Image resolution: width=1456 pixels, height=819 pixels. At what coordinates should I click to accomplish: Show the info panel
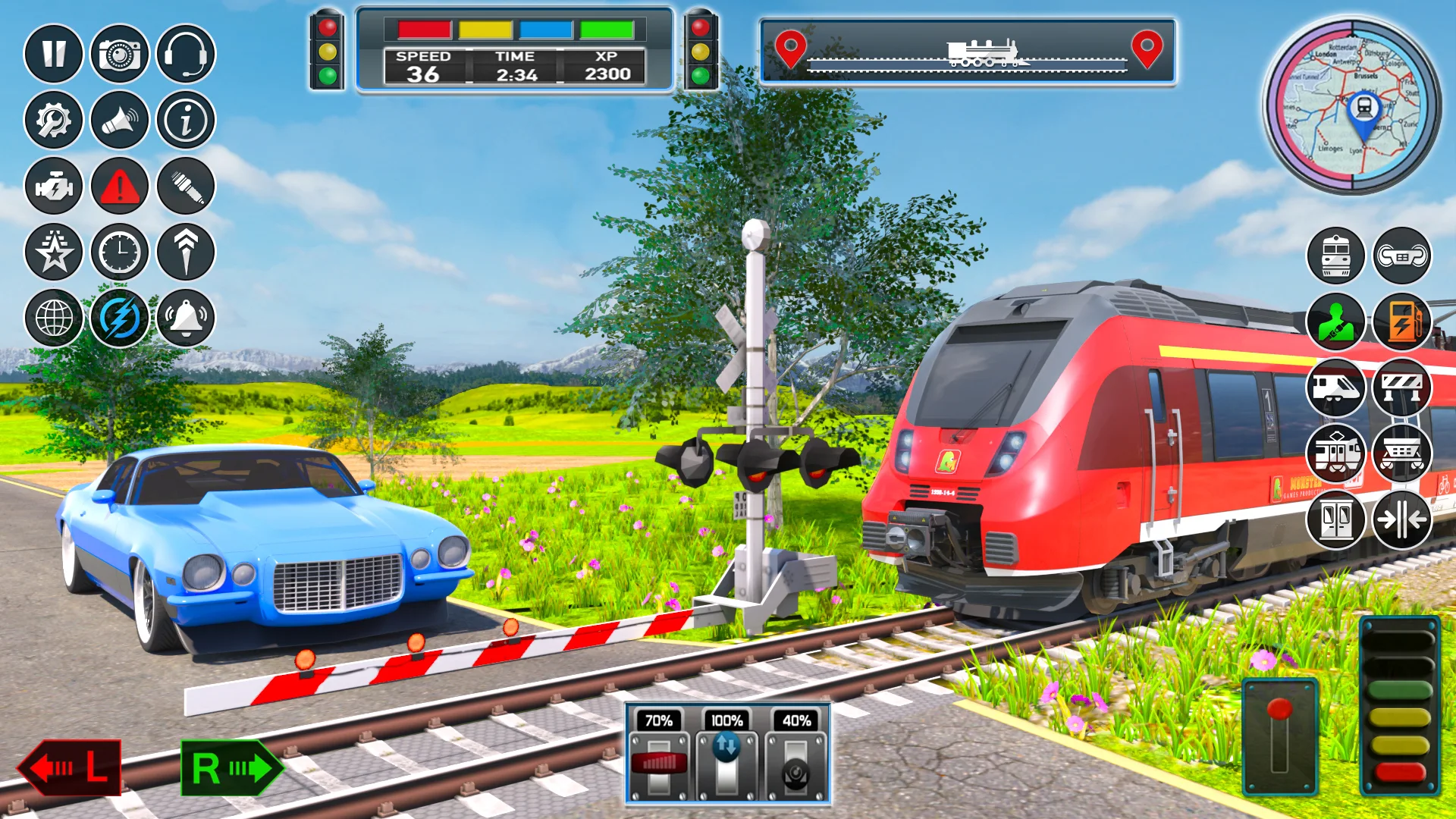coord(186,120)
